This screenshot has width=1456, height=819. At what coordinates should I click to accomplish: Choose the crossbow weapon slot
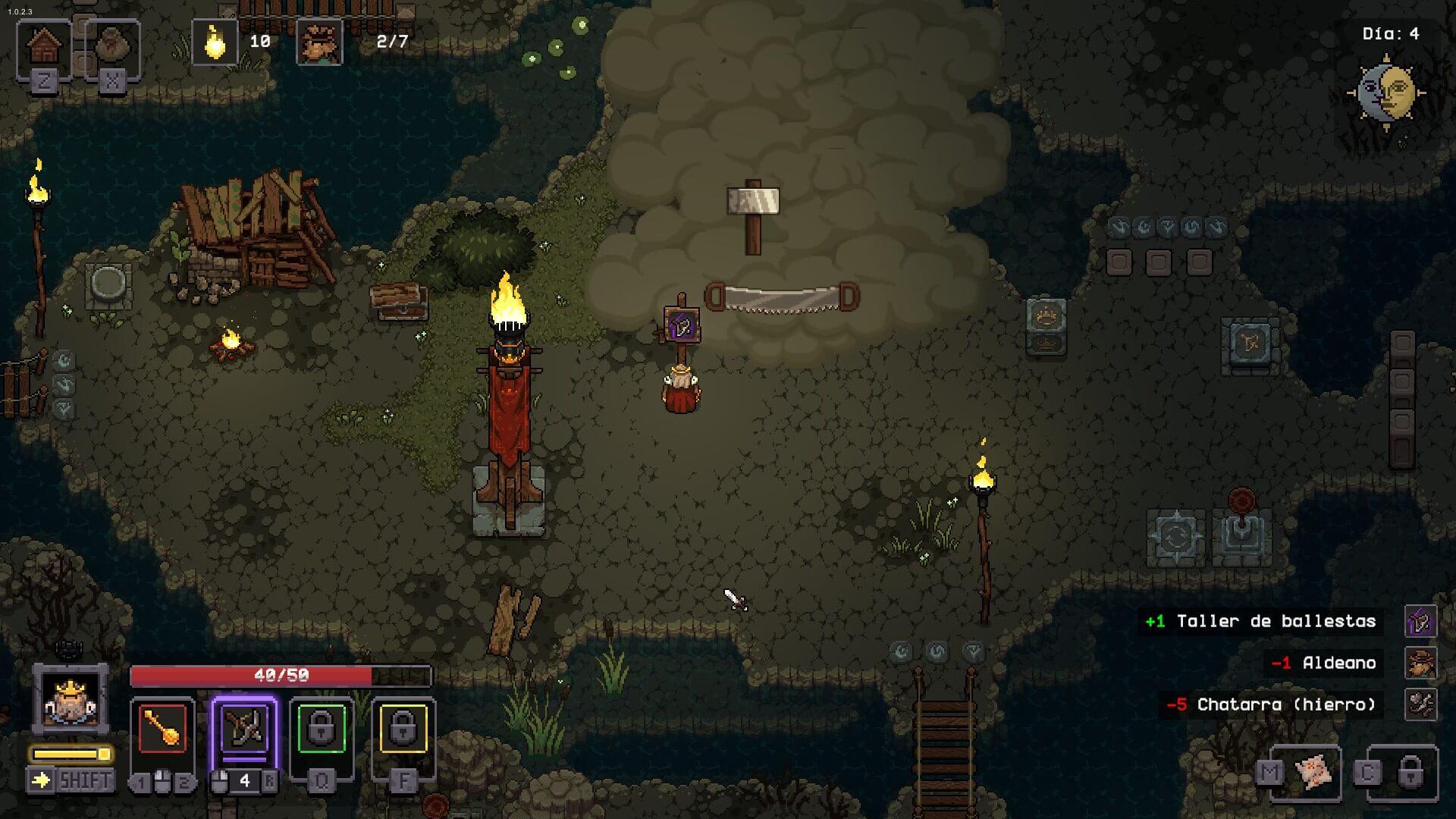244,729
